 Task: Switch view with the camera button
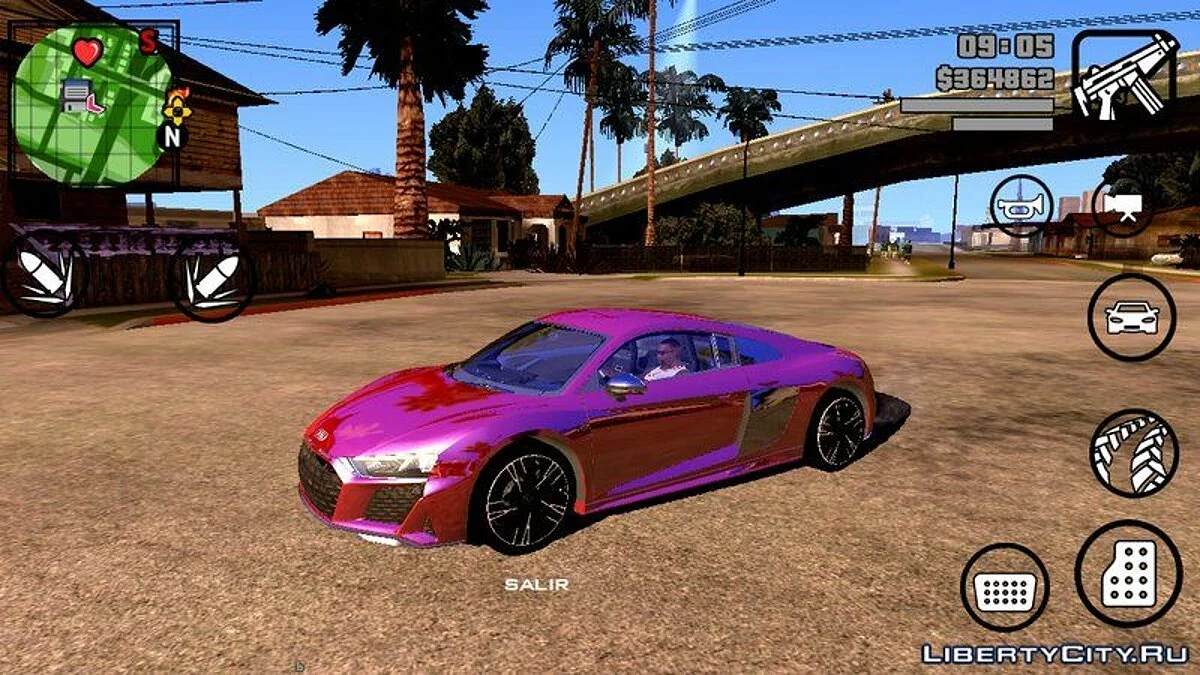pyautogui.click(x=1122, y=207)
